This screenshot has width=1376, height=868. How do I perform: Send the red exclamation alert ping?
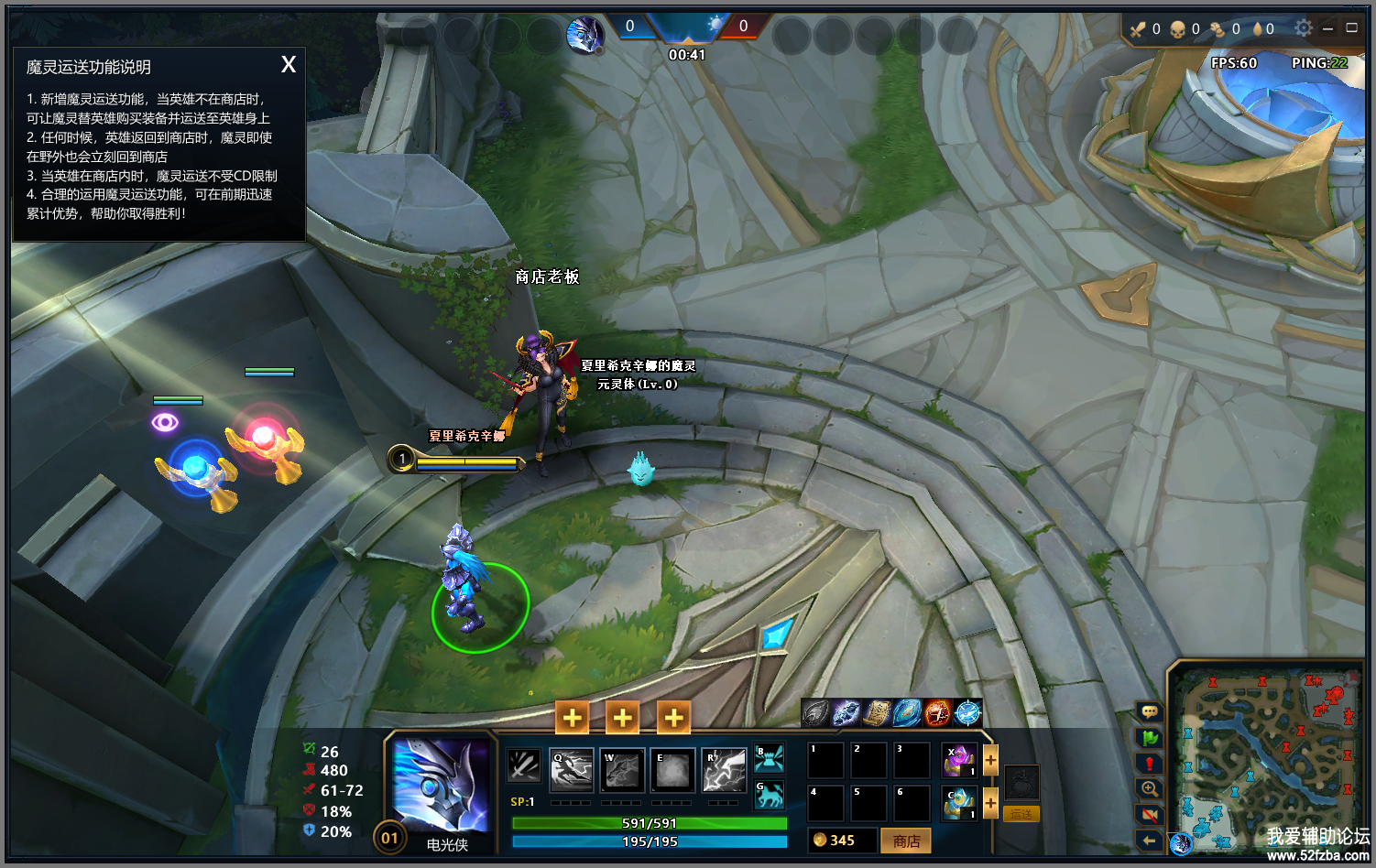[1149, 763]
